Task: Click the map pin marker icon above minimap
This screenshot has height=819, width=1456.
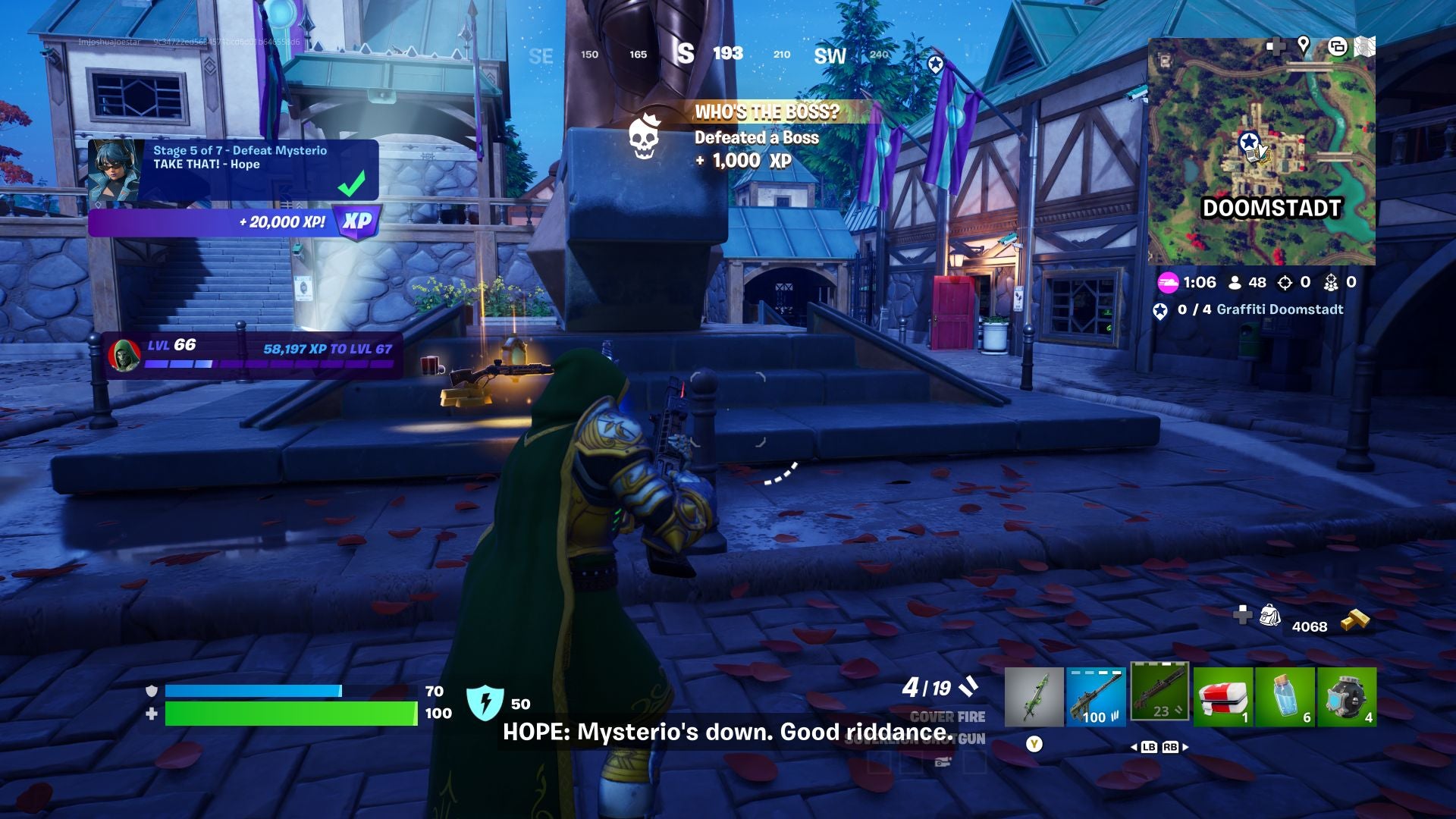Action: tap(1304, 45)
